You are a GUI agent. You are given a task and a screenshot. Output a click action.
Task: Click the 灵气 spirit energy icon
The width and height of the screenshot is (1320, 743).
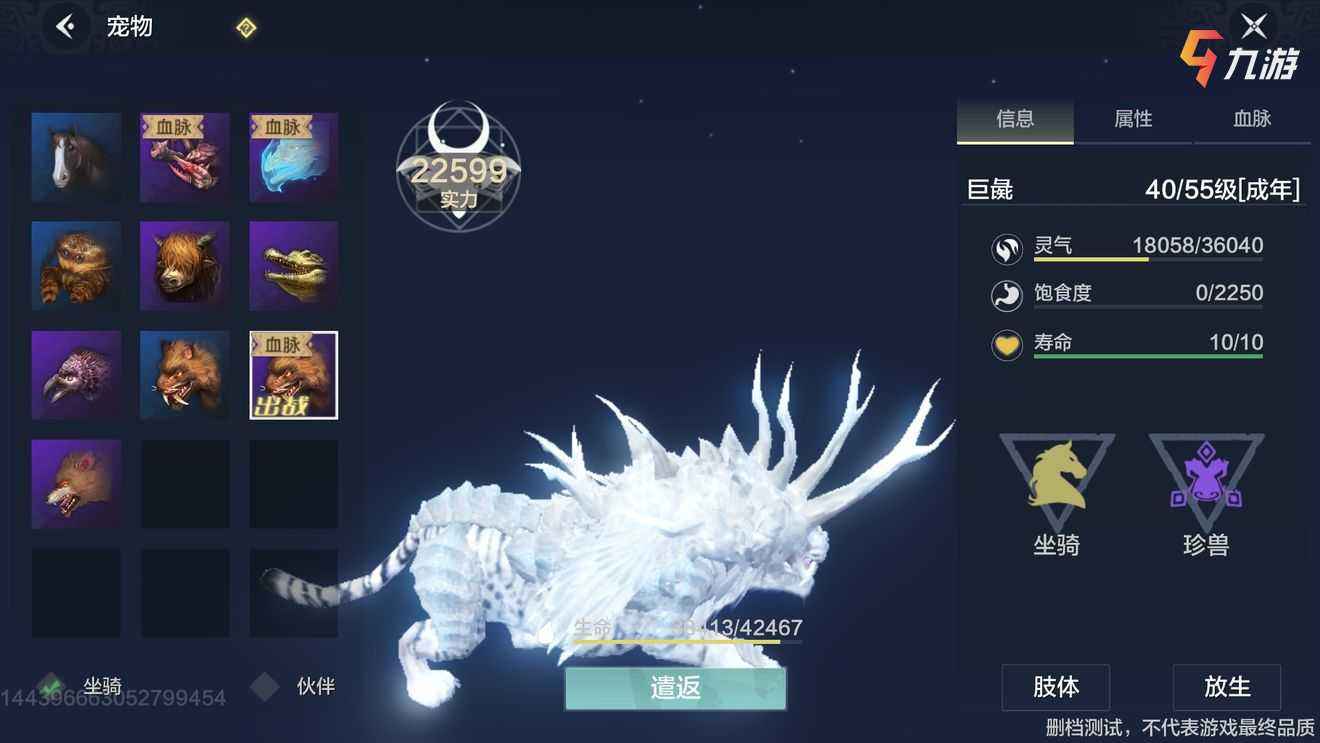tap(1006, 249)
